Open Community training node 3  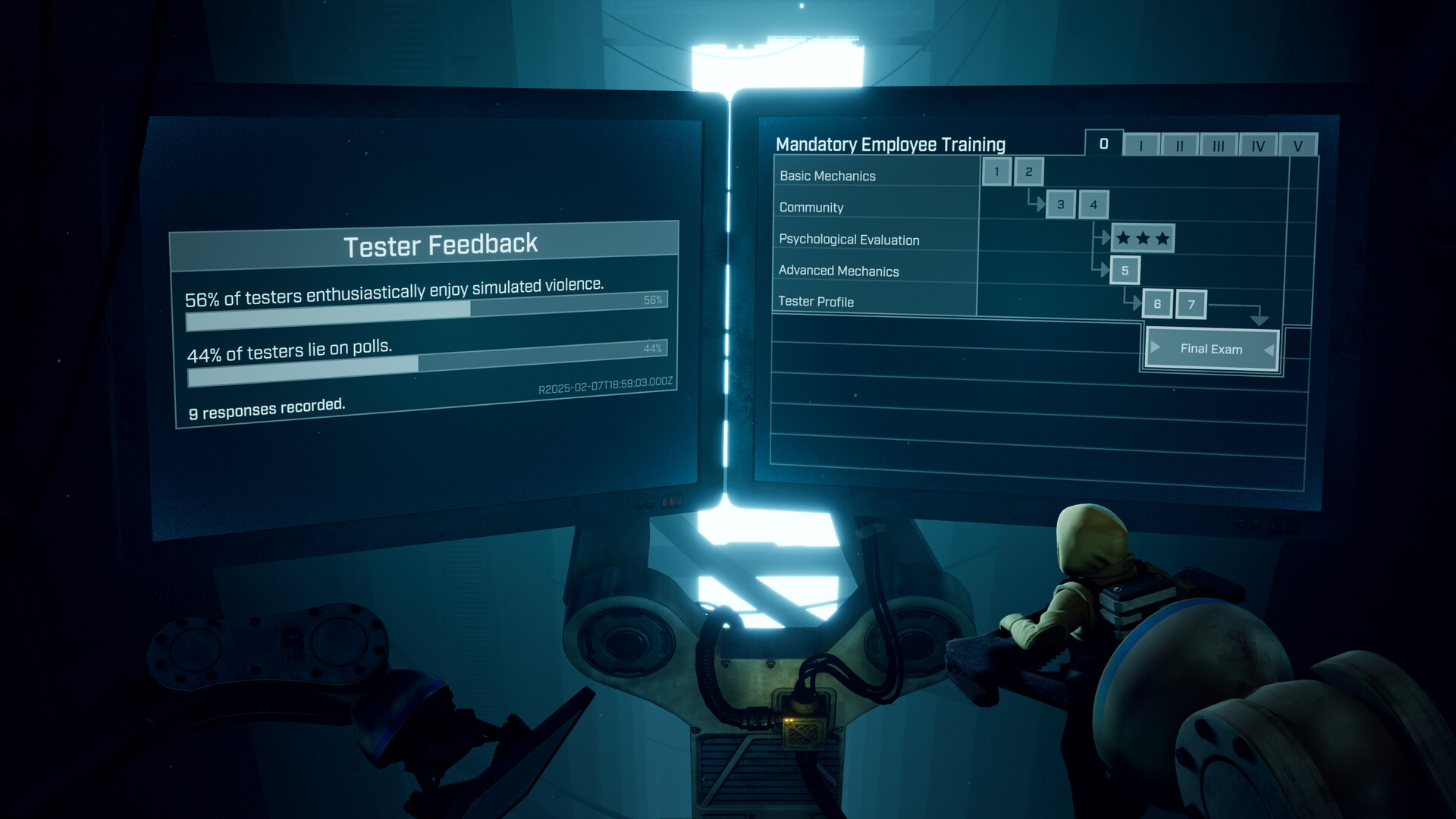1060,205
